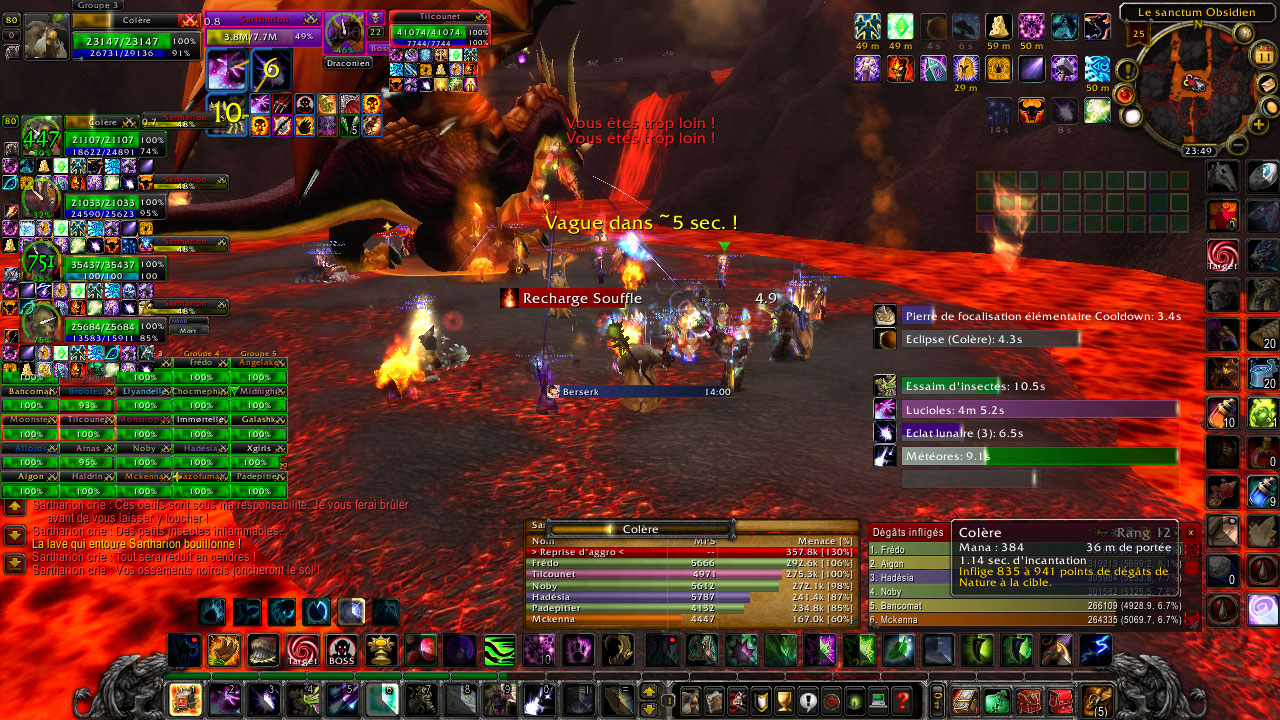Zoom in using the minimap plus button

point(1259,124)
